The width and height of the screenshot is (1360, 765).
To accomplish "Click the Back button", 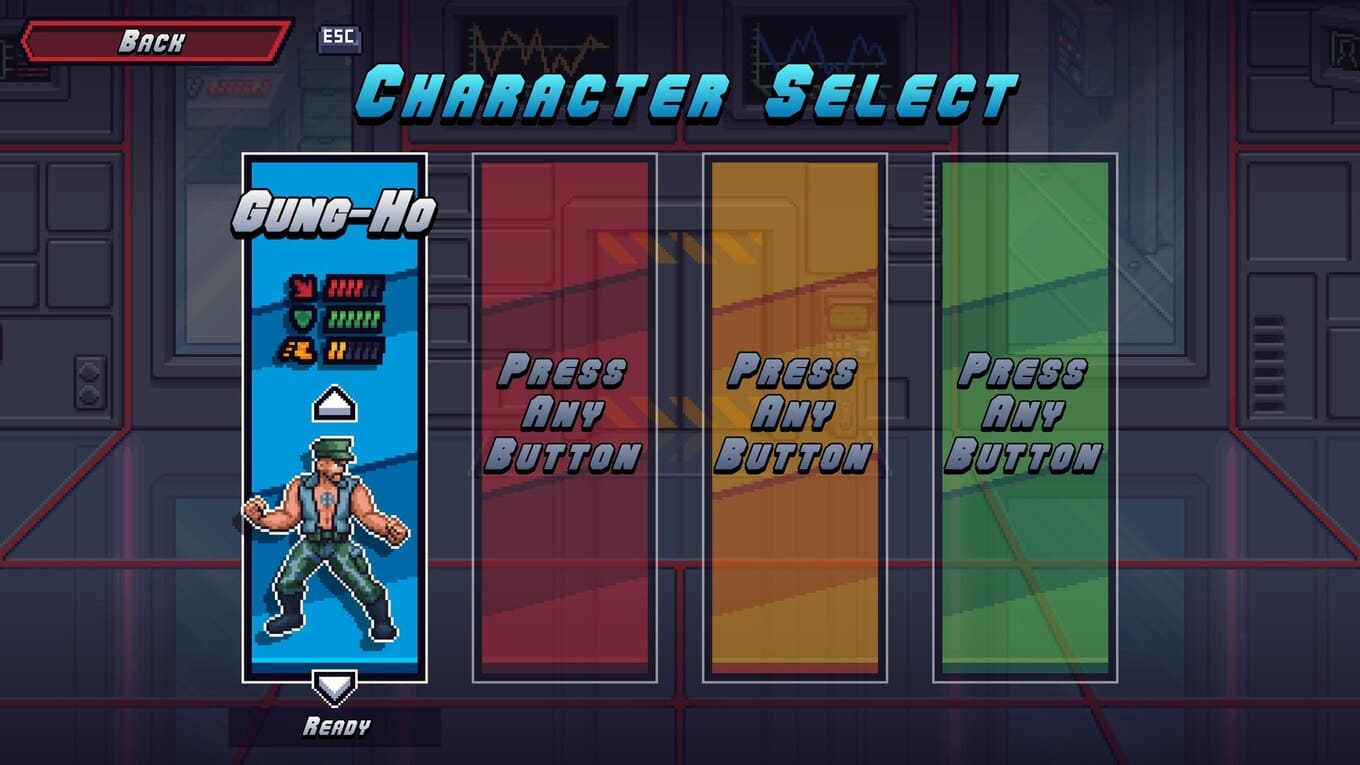I will tap(155, 42).
